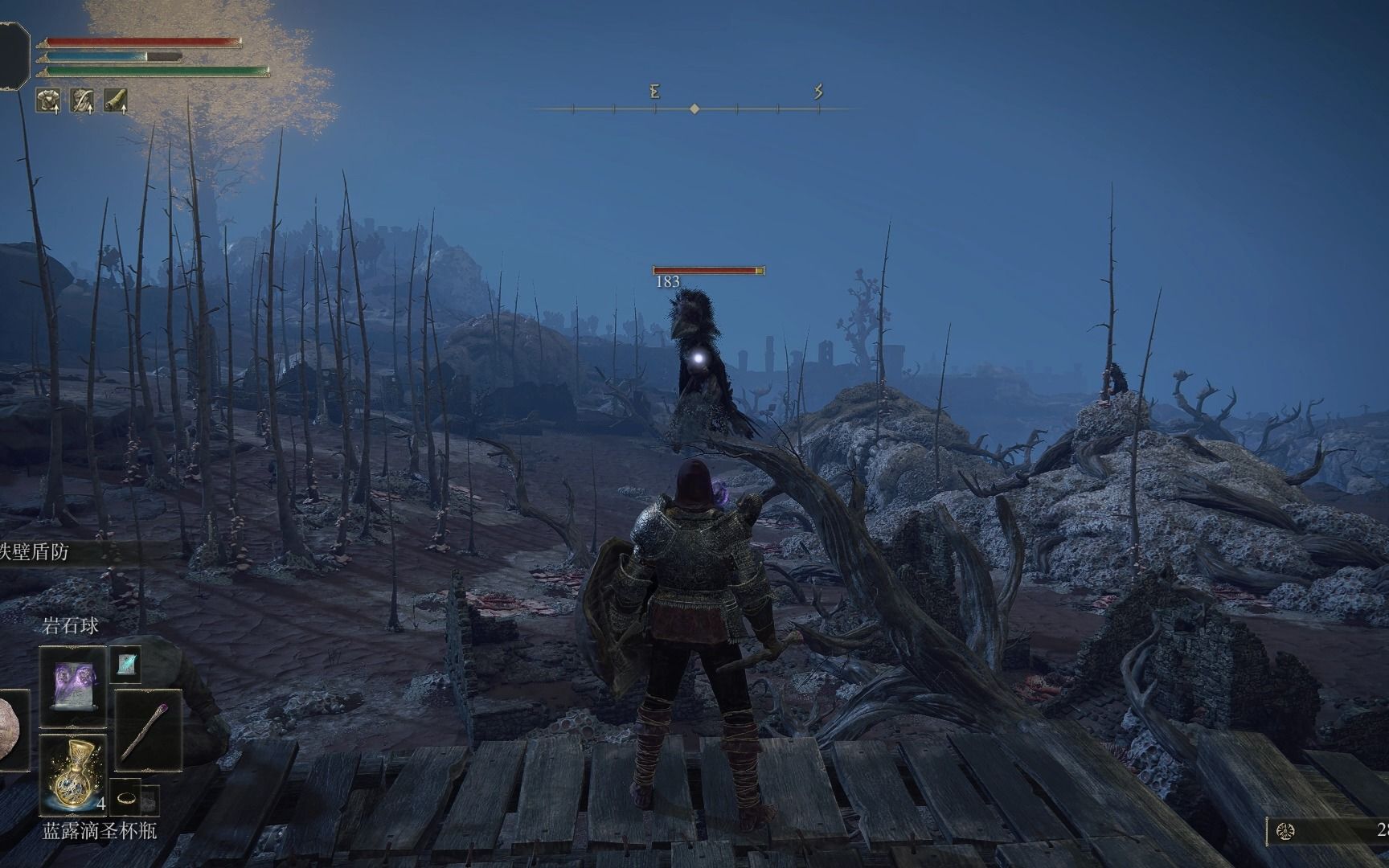This screenshot has height=868, width=1389.
Task: Click the scroll-shaped buff status icon
Action: (x=116, y=100)
